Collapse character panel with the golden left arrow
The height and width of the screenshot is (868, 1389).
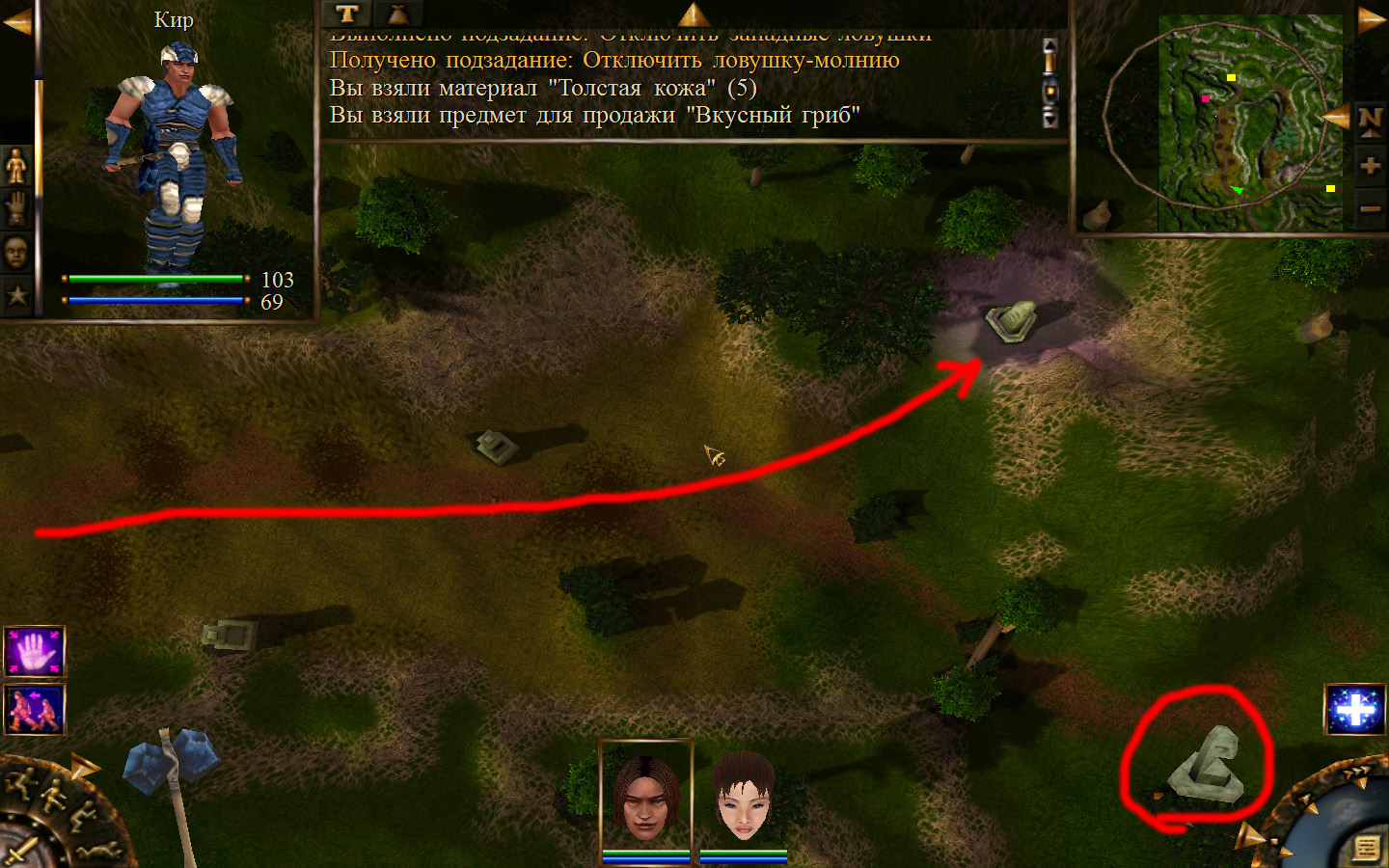(x=16, y=21)
